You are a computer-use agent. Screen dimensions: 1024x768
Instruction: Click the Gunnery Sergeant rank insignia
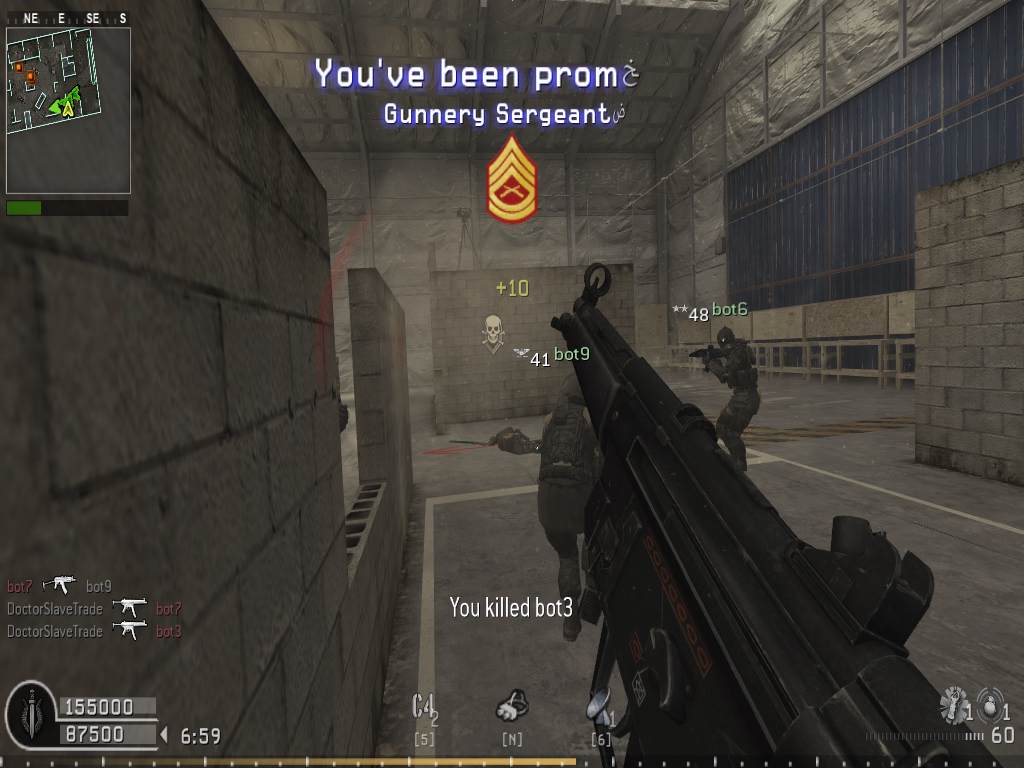pyautogui.click(x=512, y=180)
